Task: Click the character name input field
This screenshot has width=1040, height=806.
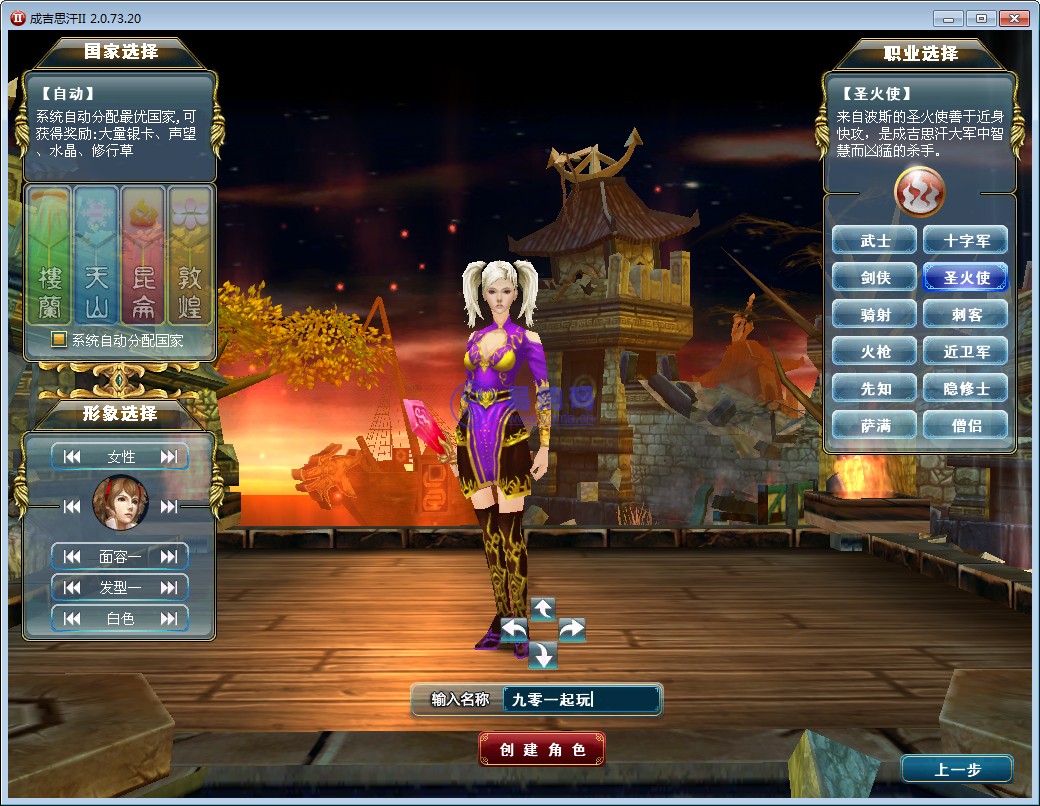Action: point(581,700)
